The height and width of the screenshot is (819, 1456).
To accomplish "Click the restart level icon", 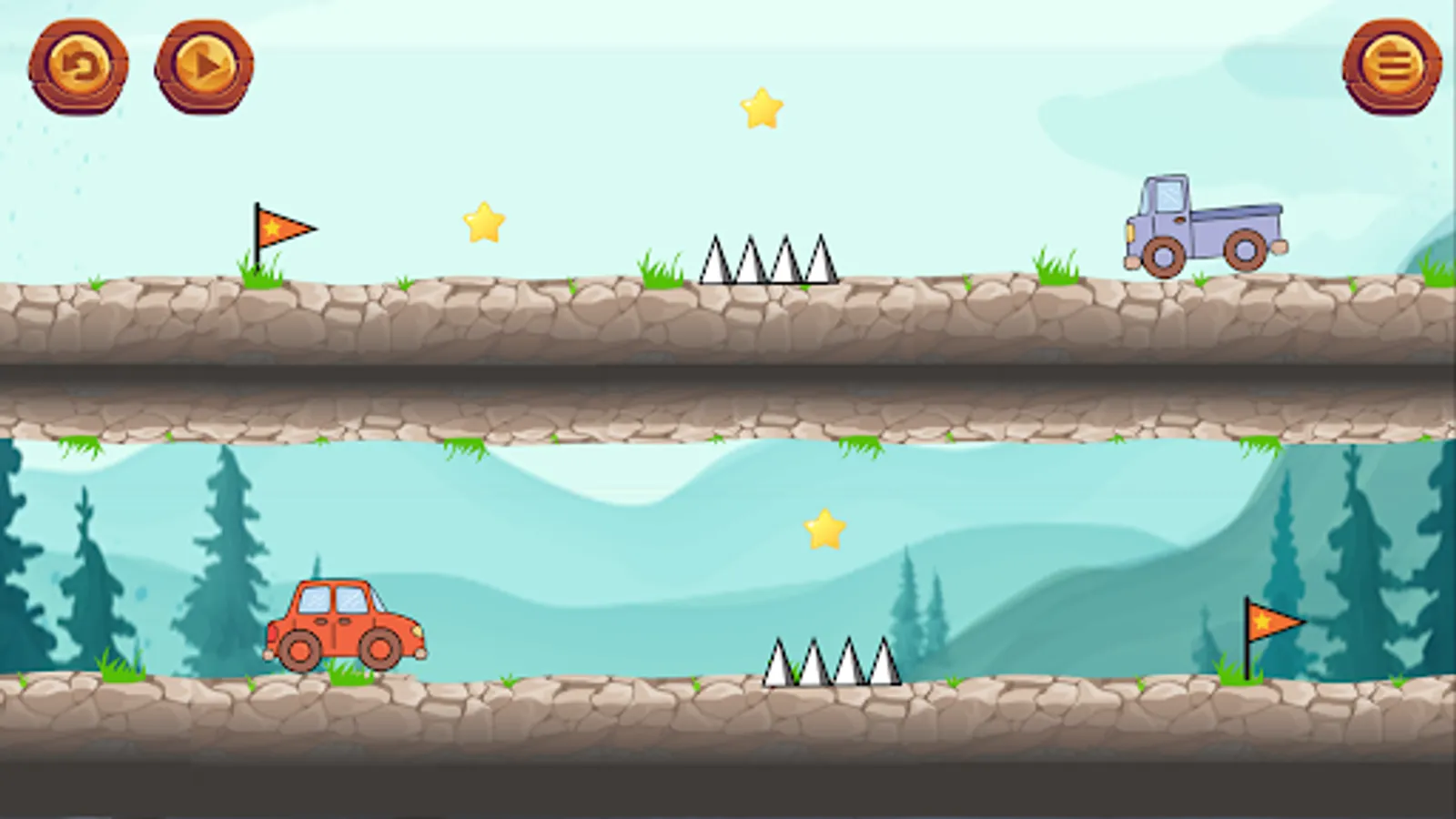I will 82,66.
